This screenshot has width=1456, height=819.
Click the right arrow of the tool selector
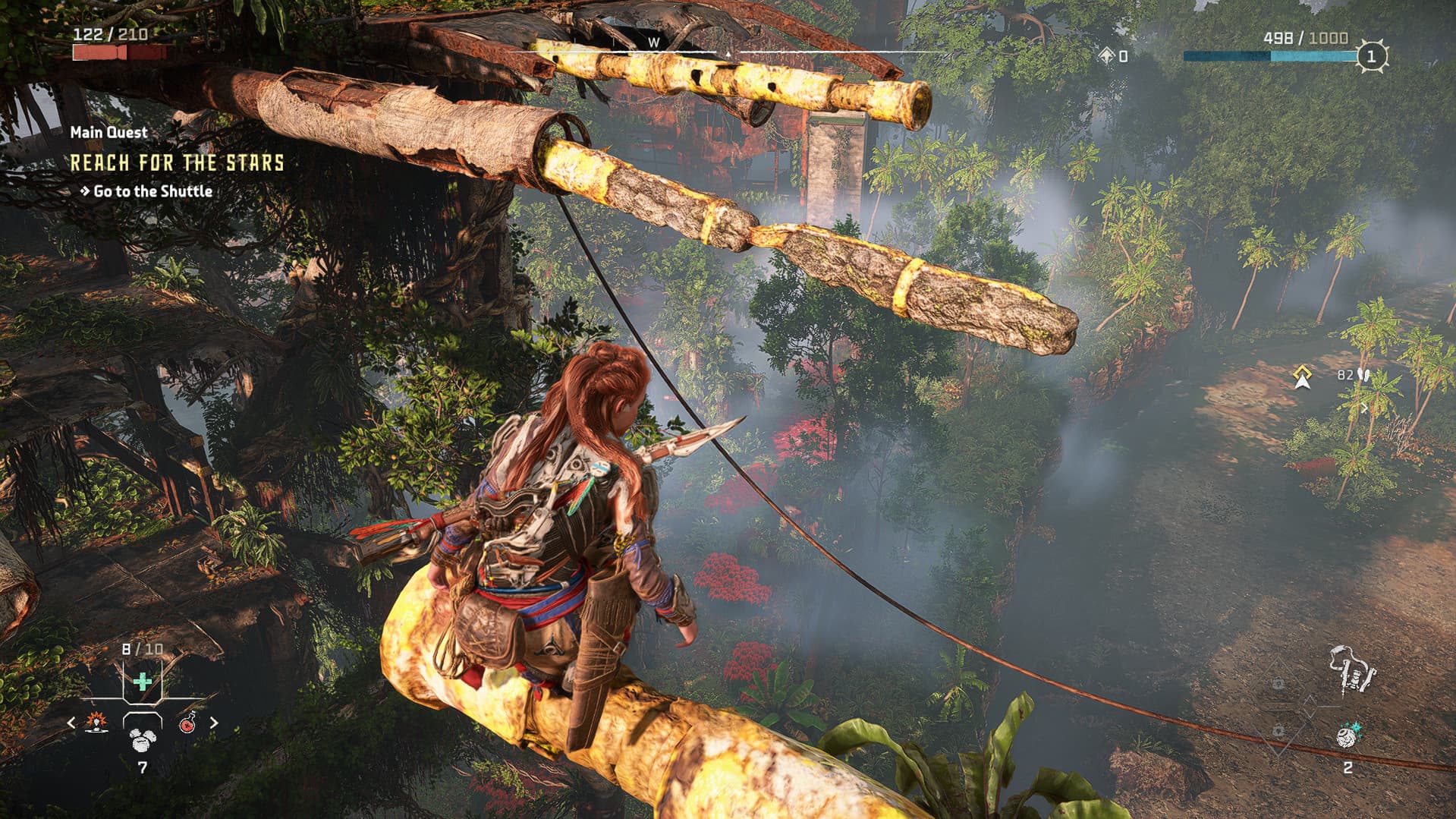click(x=213, y=723)
